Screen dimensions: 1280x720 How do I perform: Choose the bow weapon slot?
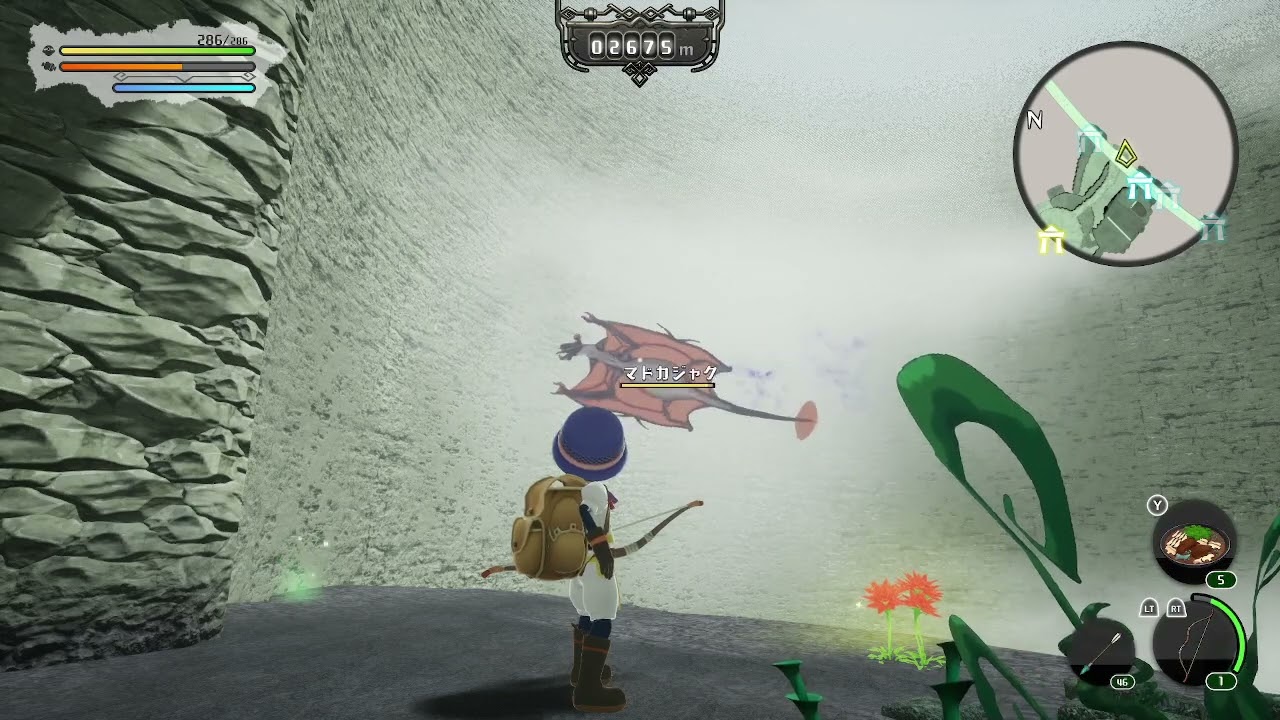[1197, 641]
